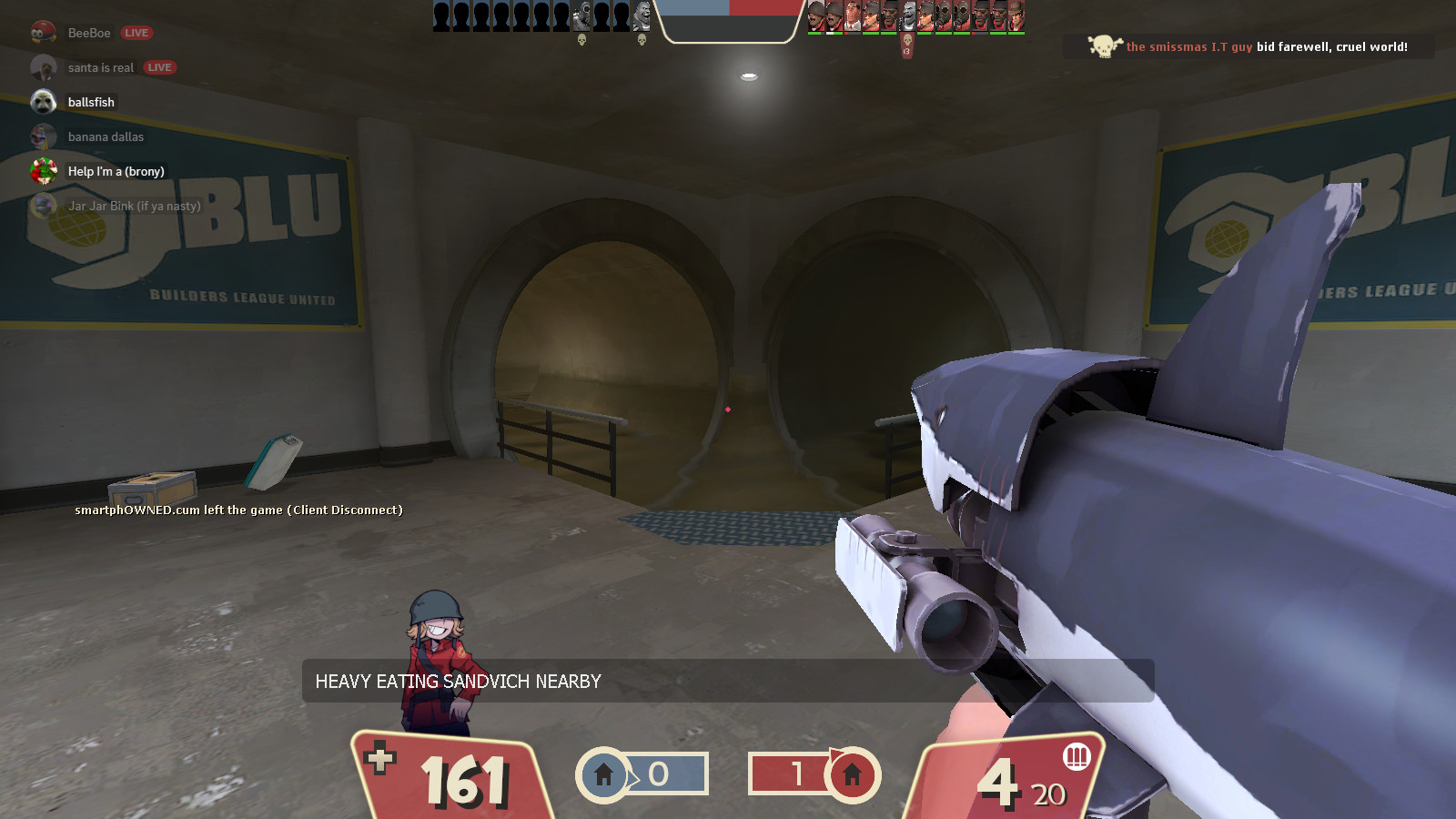The width and height of the screenshot is (1456, 819).
Task: Select the santa is real avatar
Action: pos(45,66)
